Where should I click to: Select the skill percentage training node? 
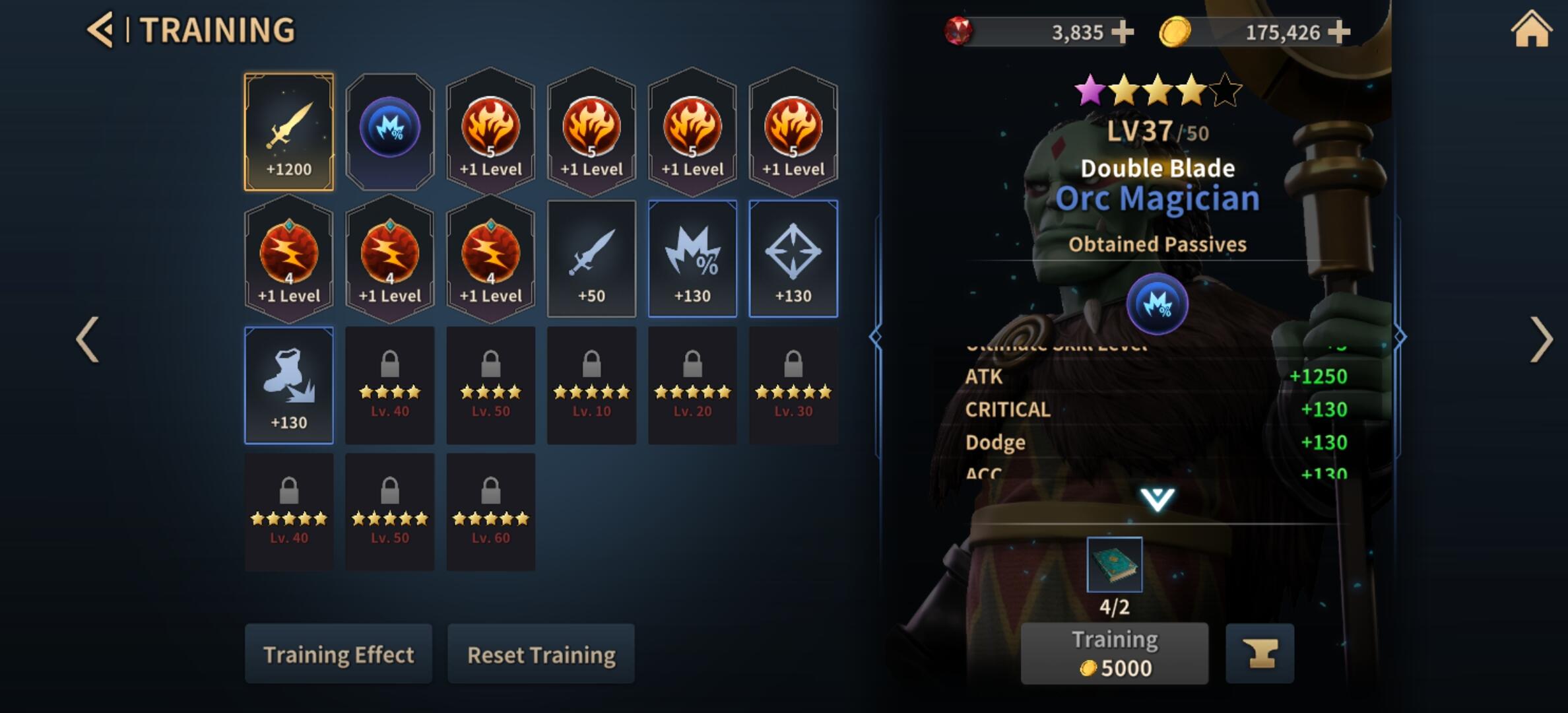pyautogui.click(x=390, y=127)
